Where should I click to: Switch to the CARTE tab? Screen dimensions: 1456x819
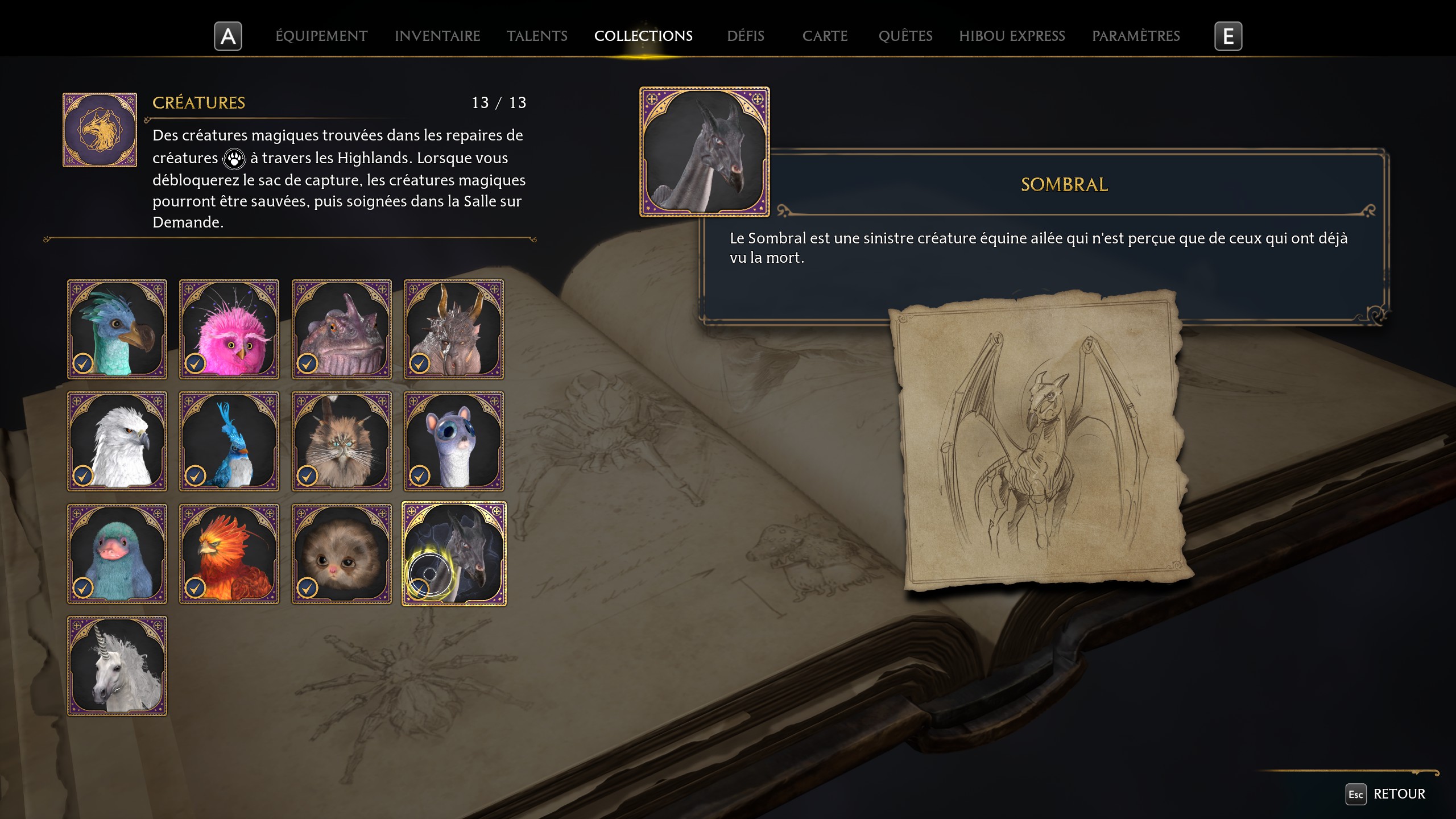825,36
